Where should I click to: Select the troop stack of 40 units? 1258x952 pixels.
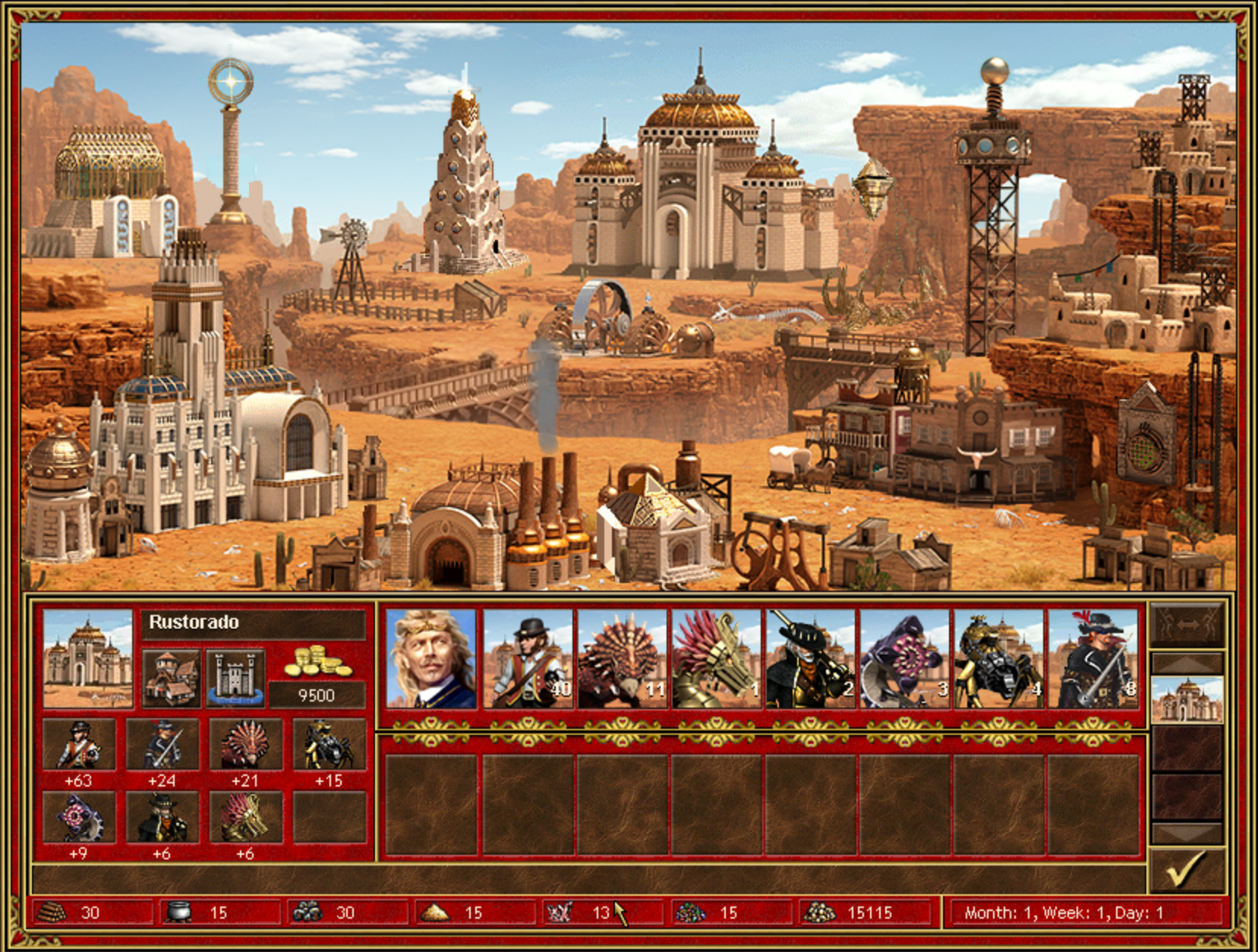tap(528, 659)
